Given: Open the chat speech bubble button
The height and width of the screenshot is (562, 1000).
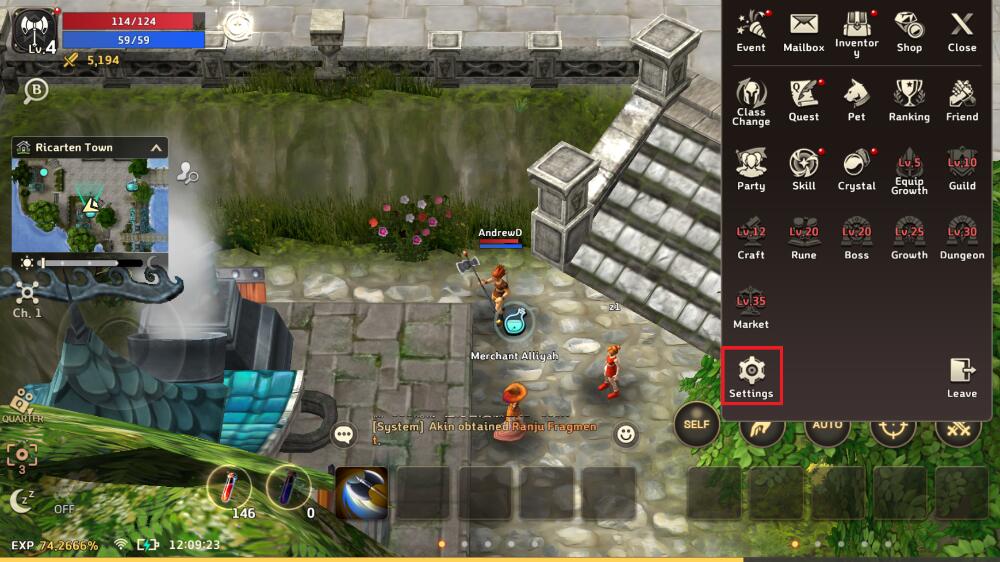Looking at the screenshot, I should 345,435.
